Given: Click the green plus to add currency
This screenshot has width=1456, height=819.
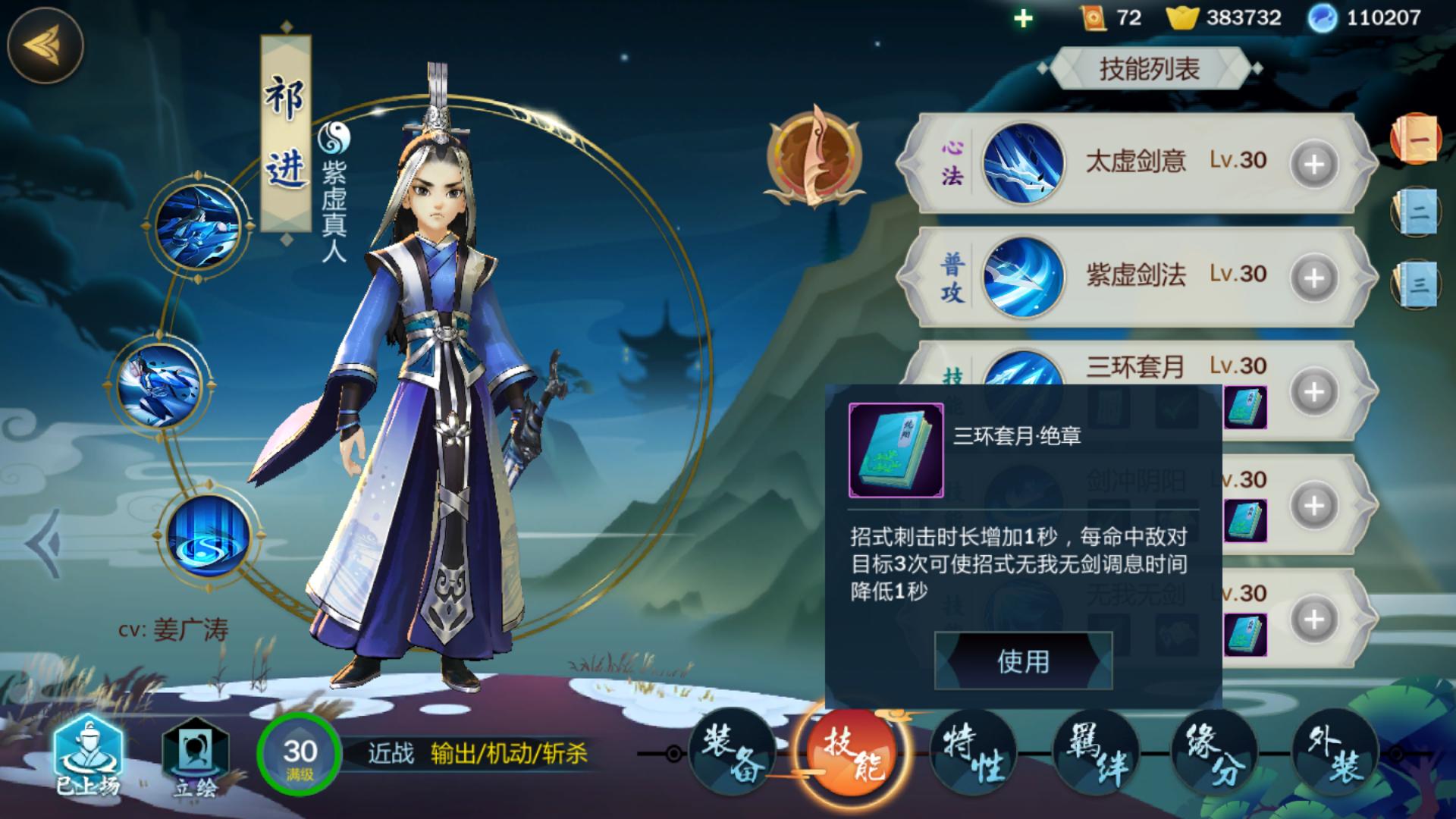Looking at the screenshot, I should (x=1025, y=18).
